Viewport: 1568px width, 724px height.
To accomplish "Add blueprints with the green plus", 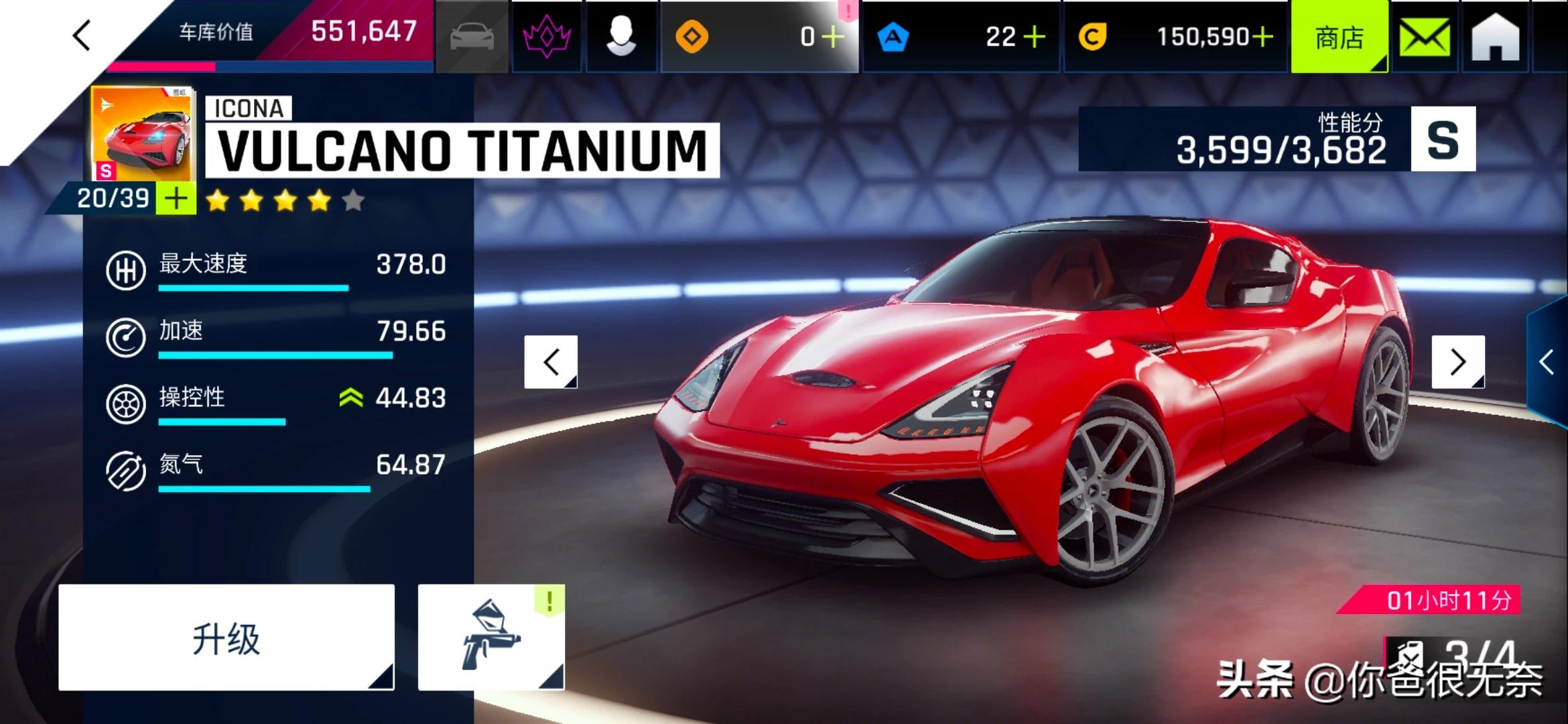I will click(176, 198).
